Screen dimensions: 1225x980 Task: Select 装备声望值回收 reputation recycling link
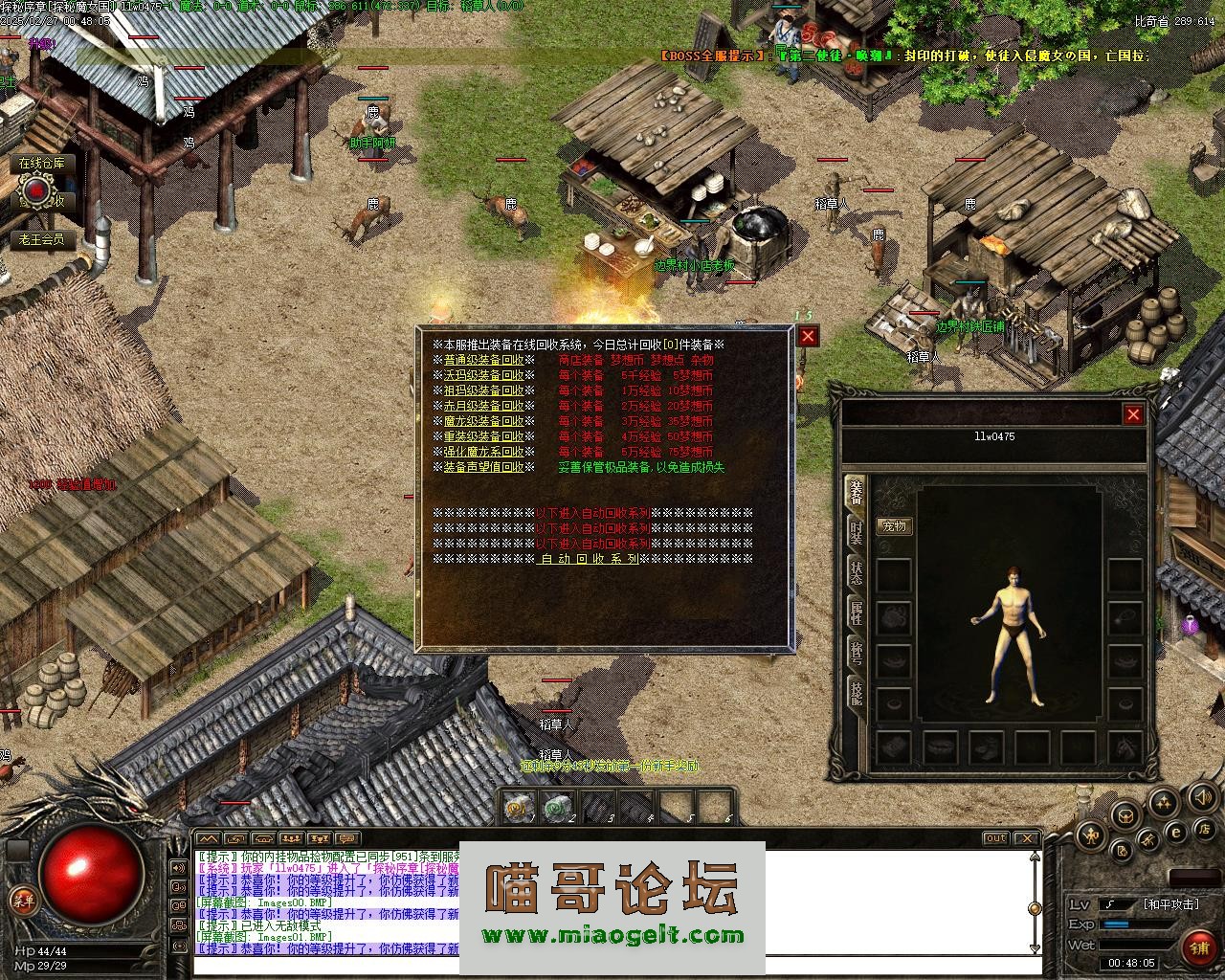tap(483, 467)
